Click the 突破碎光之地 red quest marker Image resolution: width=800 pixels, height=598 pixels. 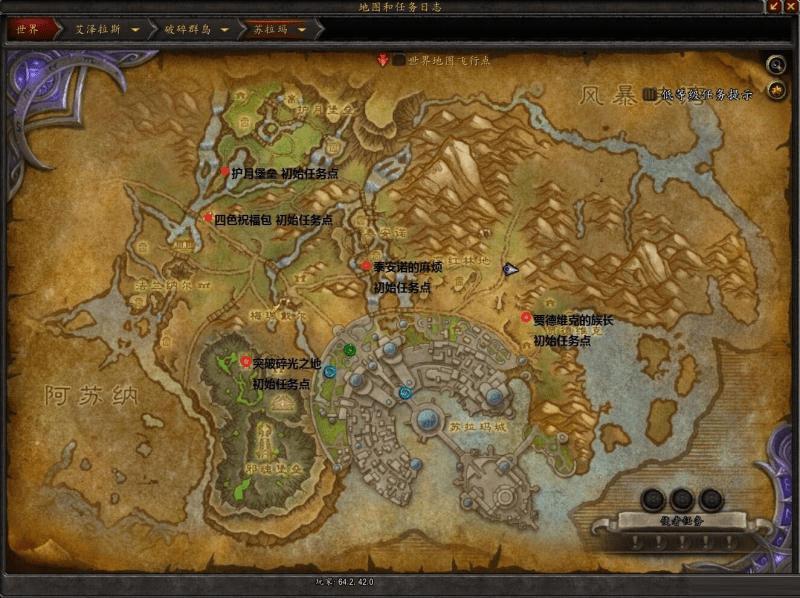point(246,361)
